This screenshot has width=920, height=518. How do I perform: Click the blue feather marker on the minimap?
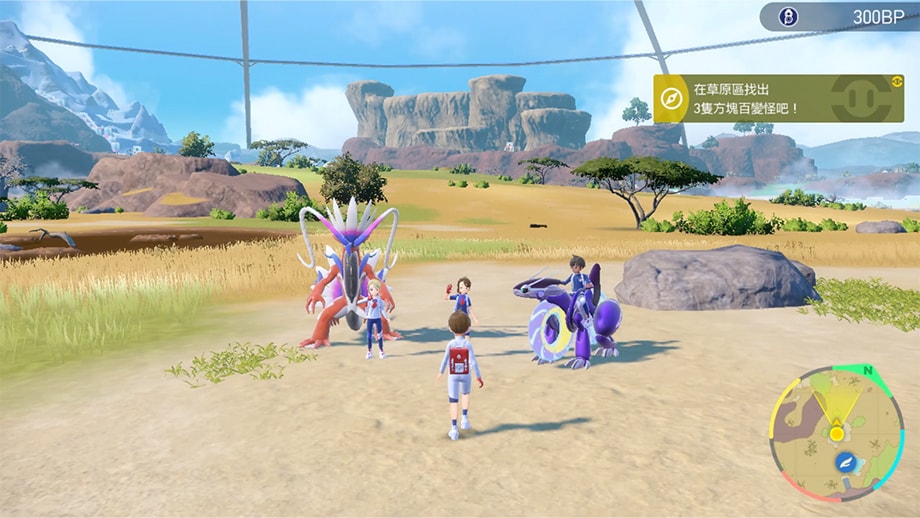click(x=846, y=461)
